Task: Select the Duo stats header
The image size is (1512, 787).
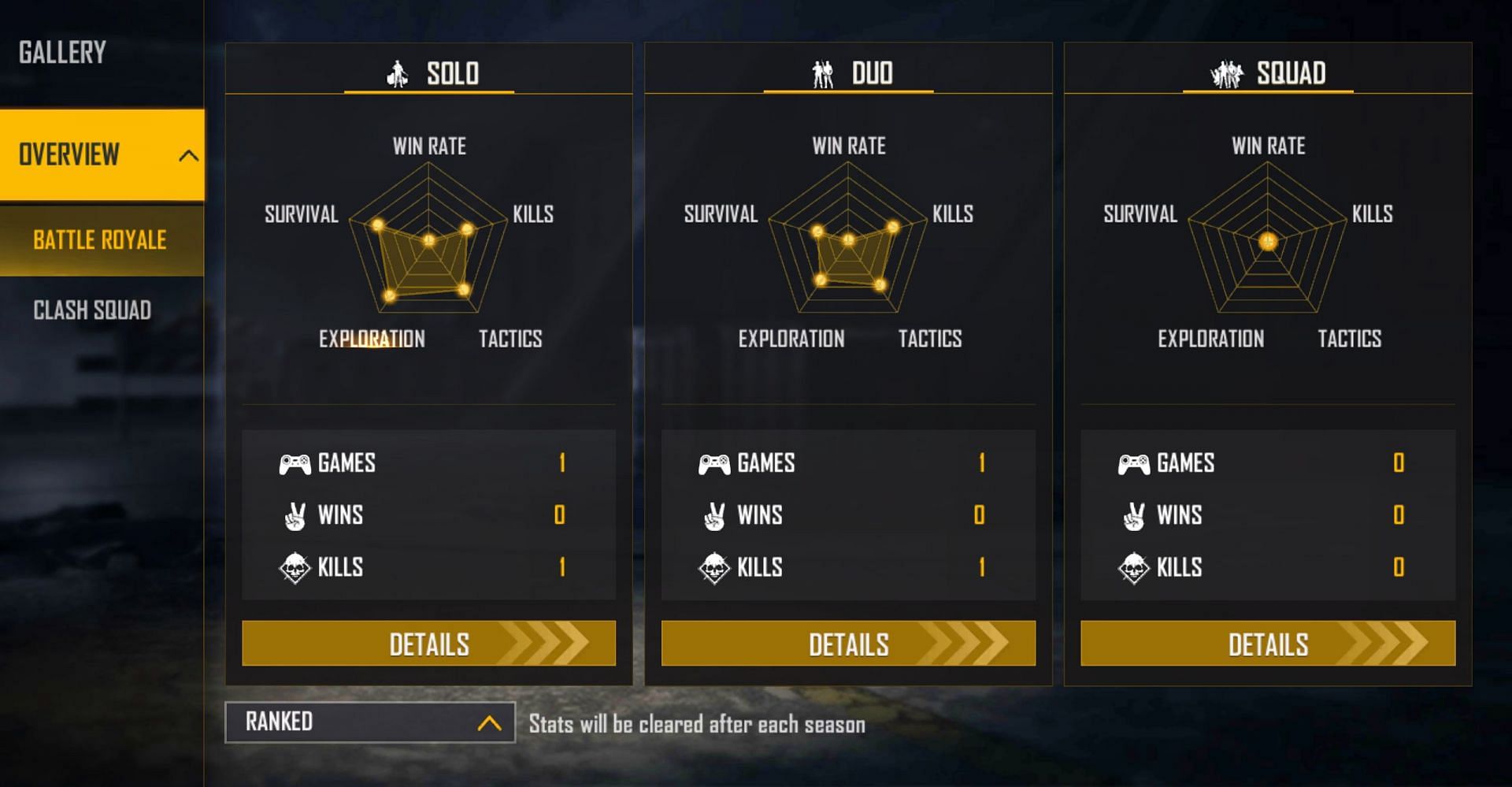Action: point(850,73)
